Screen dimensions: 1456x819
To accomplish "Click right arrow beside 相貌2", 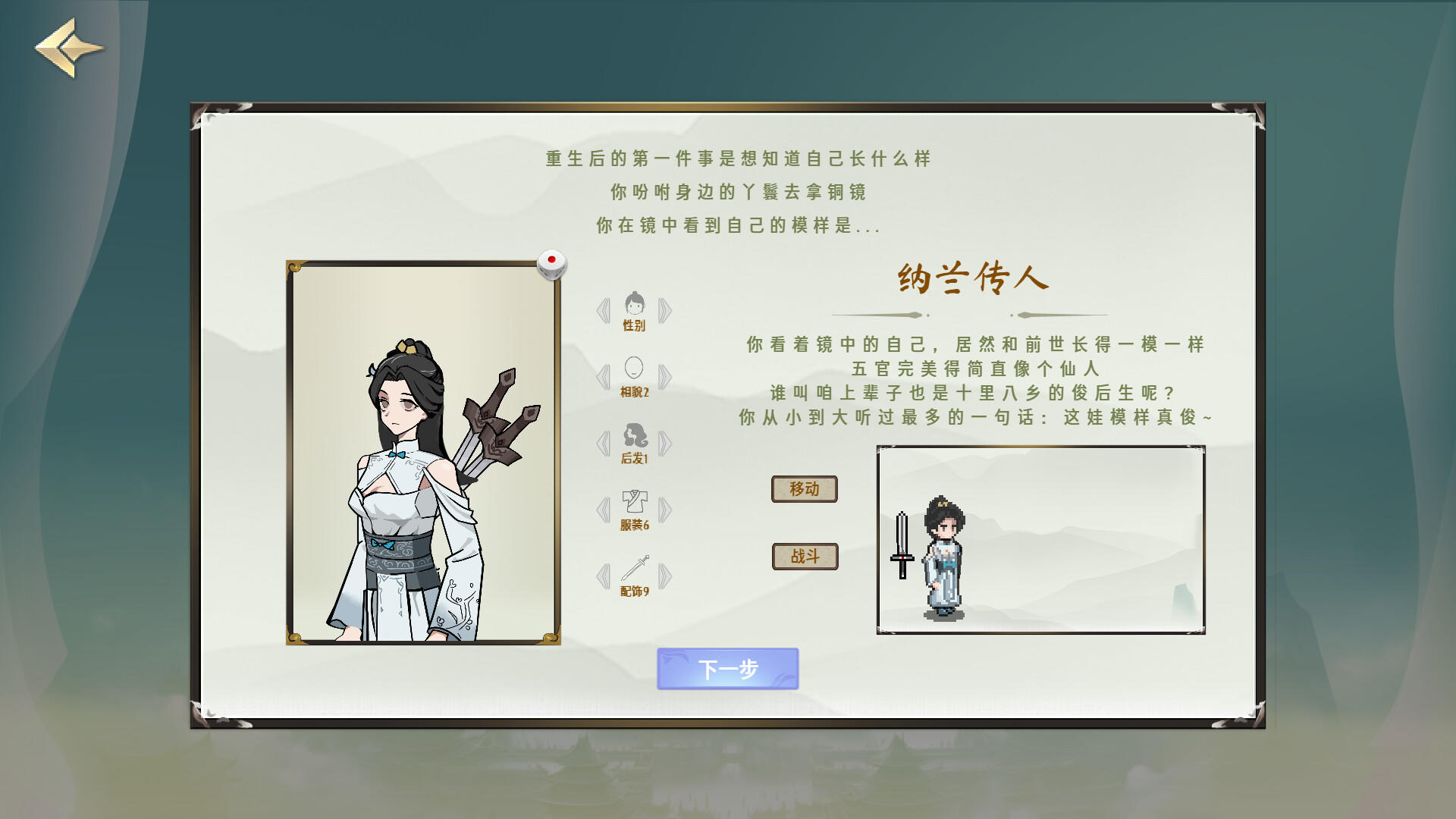I will 665,377.
